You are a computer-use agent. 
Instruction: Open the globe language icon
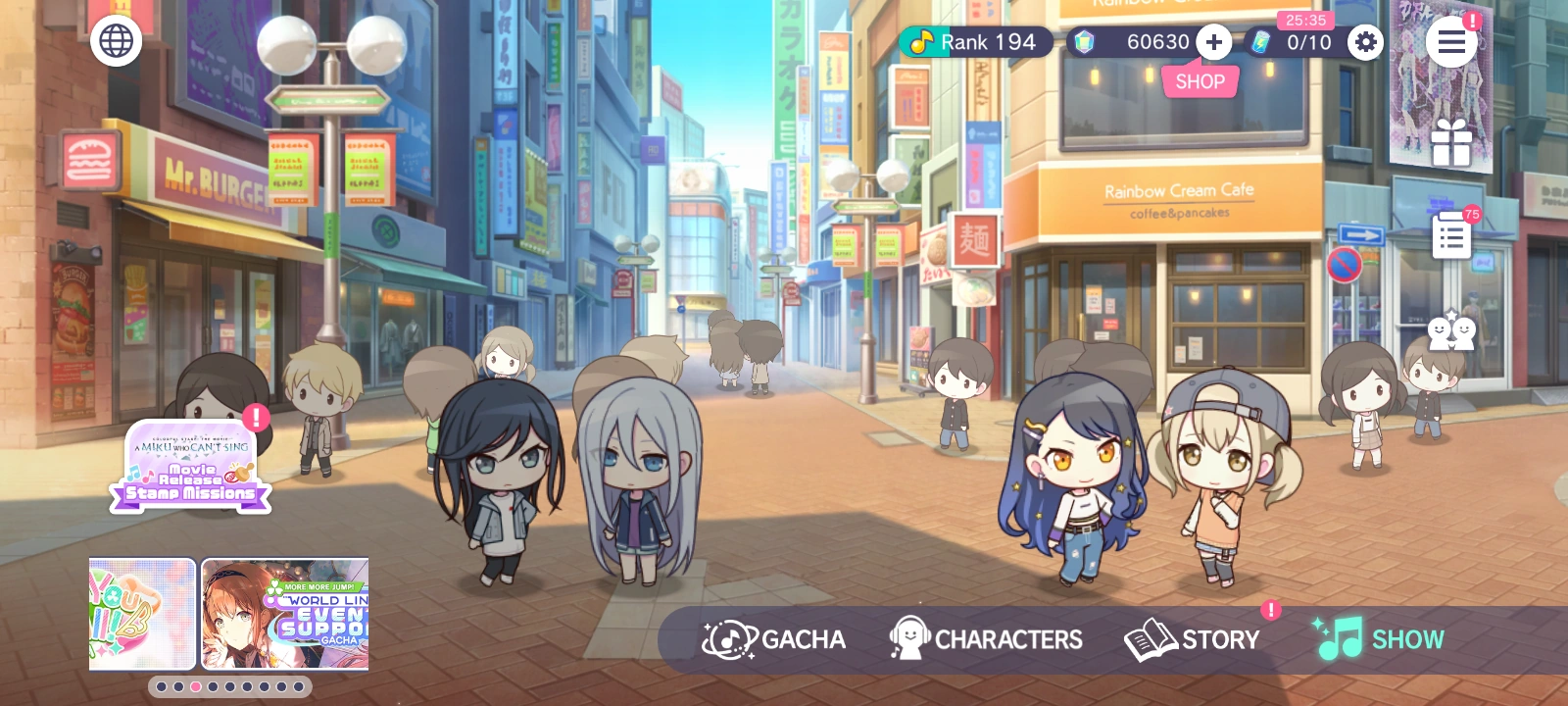coord(117,41)
